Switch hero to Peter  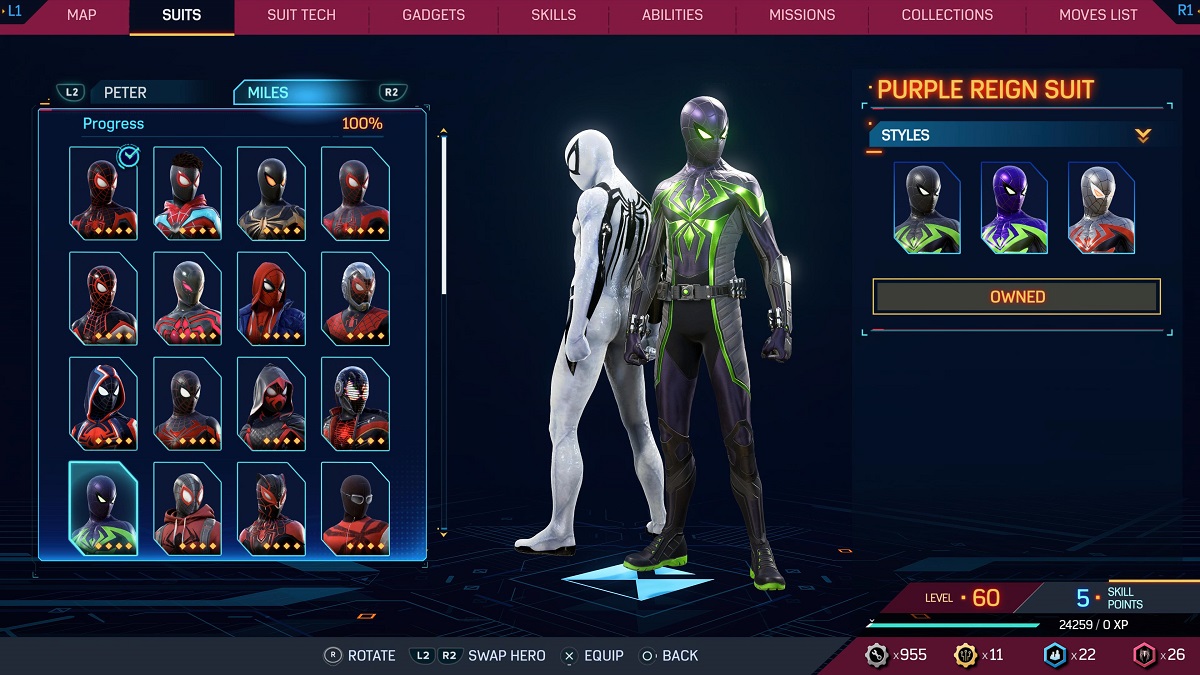tap(125, 93)
